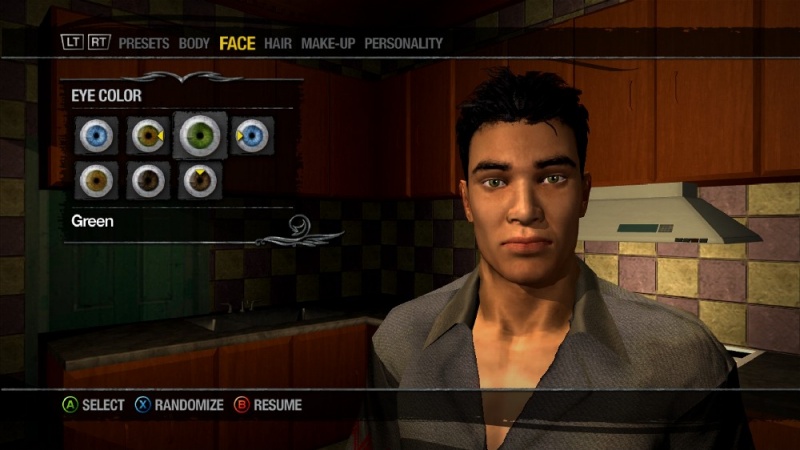Open the Make-Up tab
Viewport: 800px width, 450px height.
[x=329, y=43]
